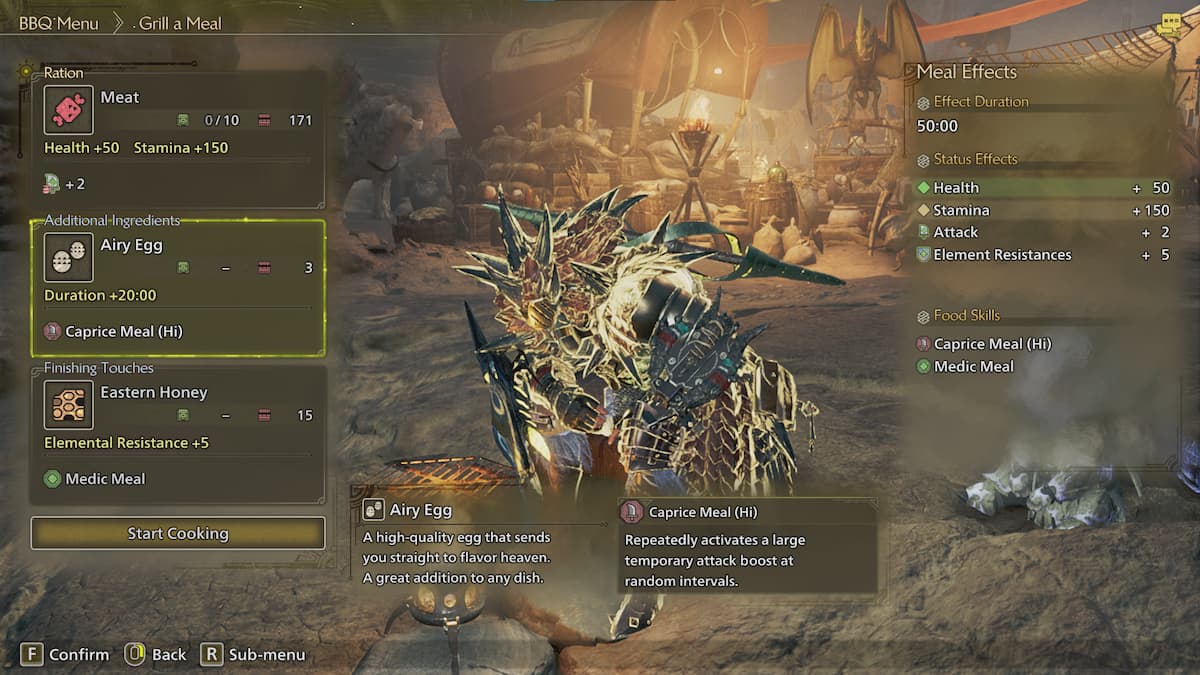
Task: Select Medic Meal in Food Skills list
Action: pos(973,367)
